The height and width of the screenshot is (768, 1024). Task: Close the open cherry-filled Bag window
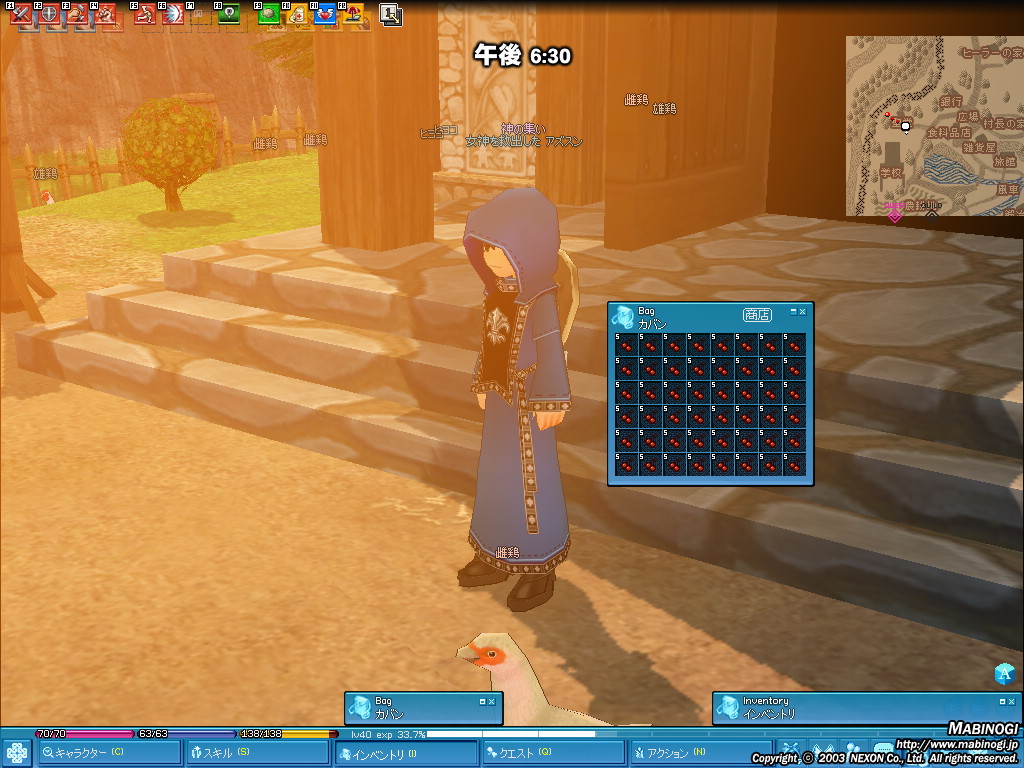pyautogui.click(x=802, y=312)
